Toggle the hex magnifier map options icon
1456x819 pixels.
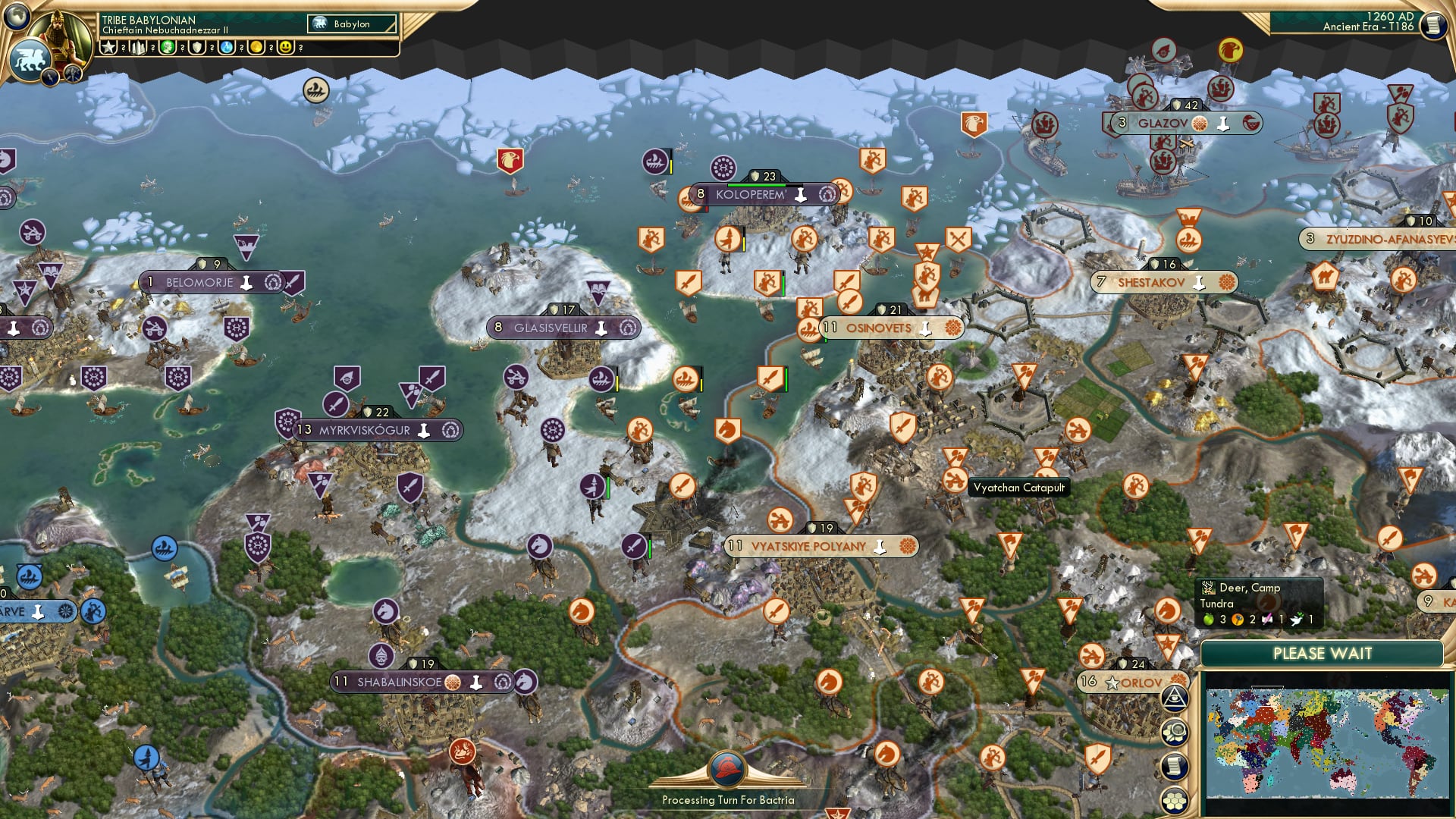[x=1174, y=733]
